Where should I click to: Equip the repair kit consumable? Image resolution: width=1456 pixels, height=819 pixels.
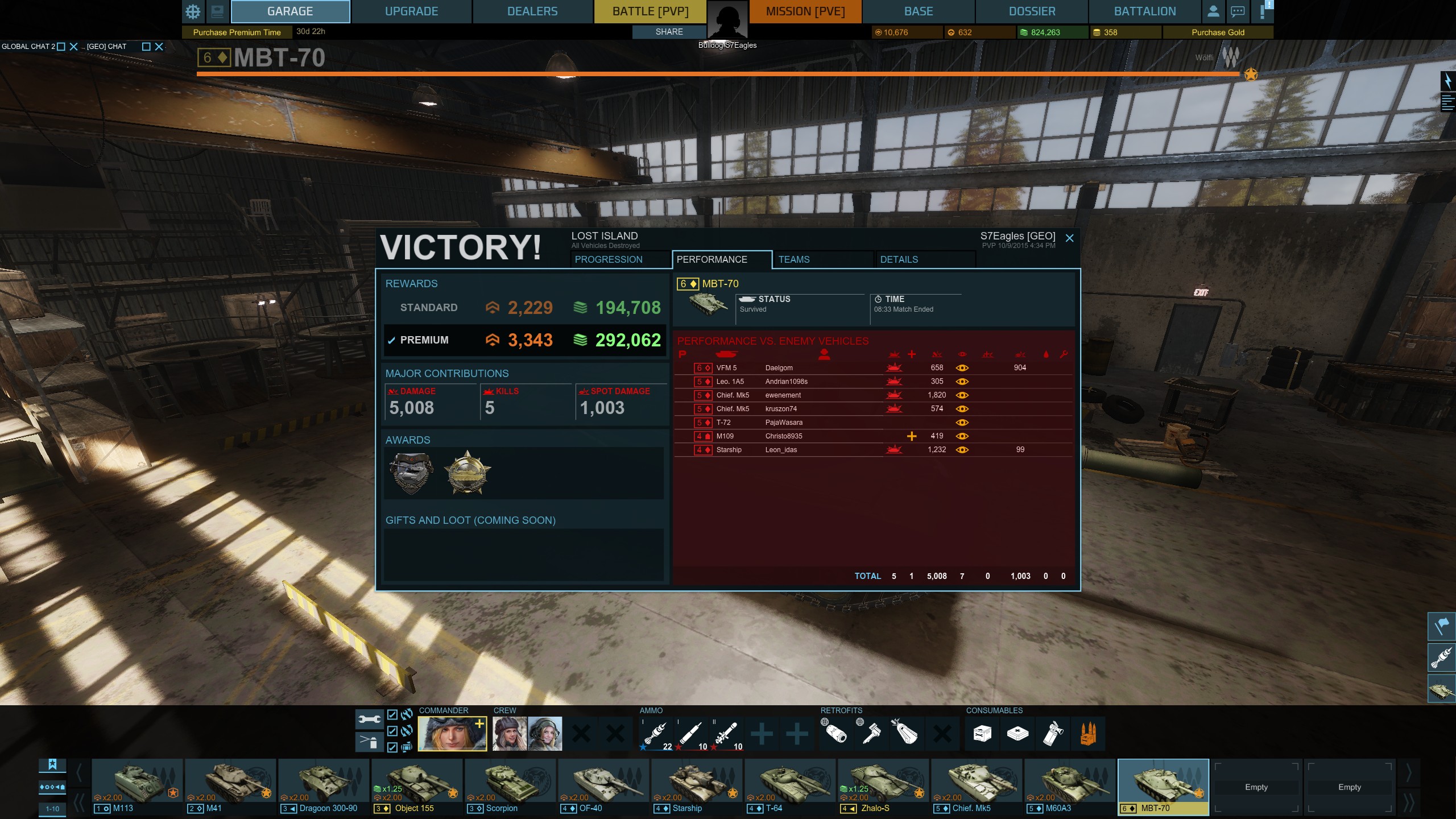click(981, 734)
